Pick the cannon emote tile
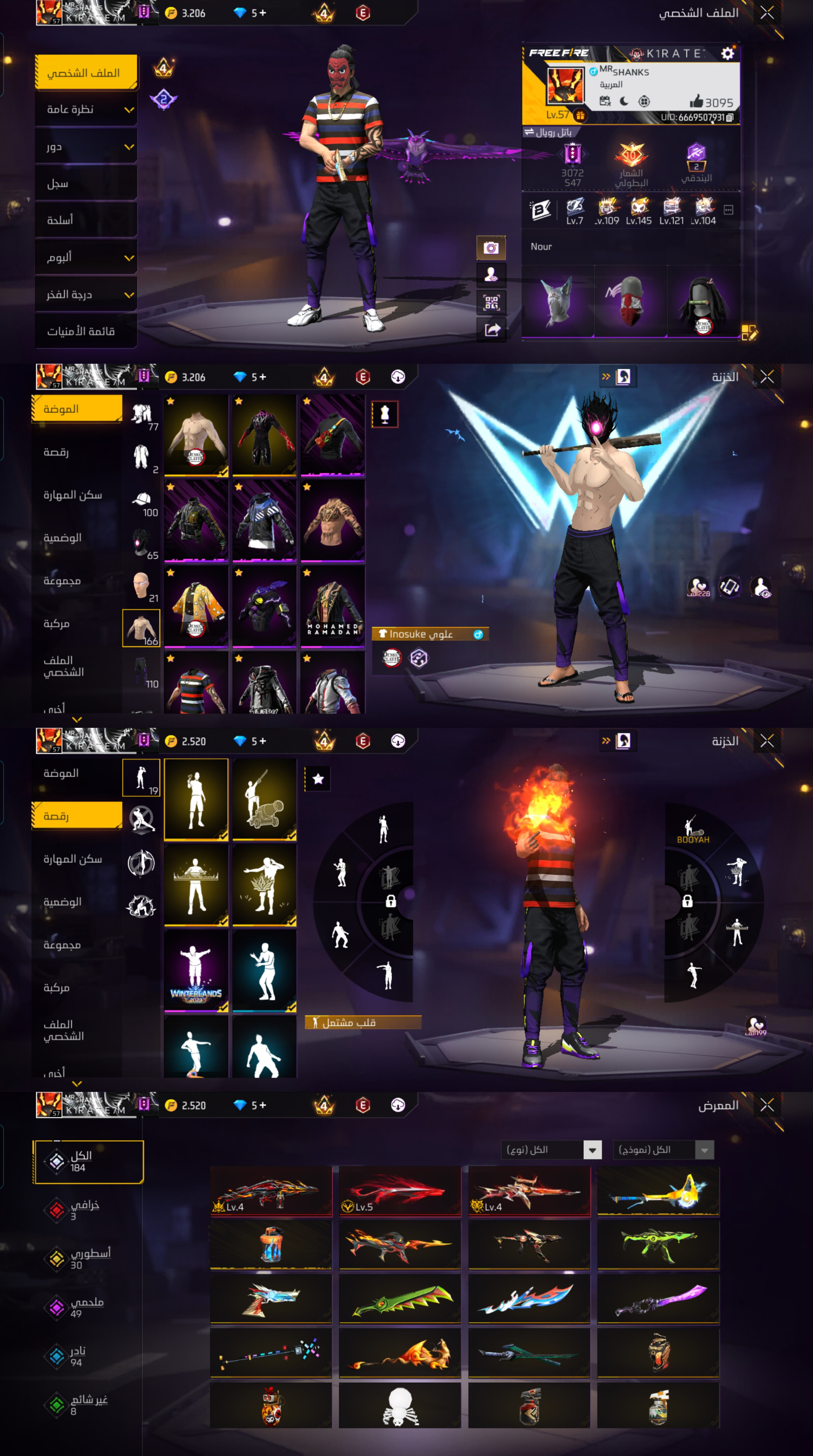The height and width of the screenshot is (1456, 813). (264, 799)
